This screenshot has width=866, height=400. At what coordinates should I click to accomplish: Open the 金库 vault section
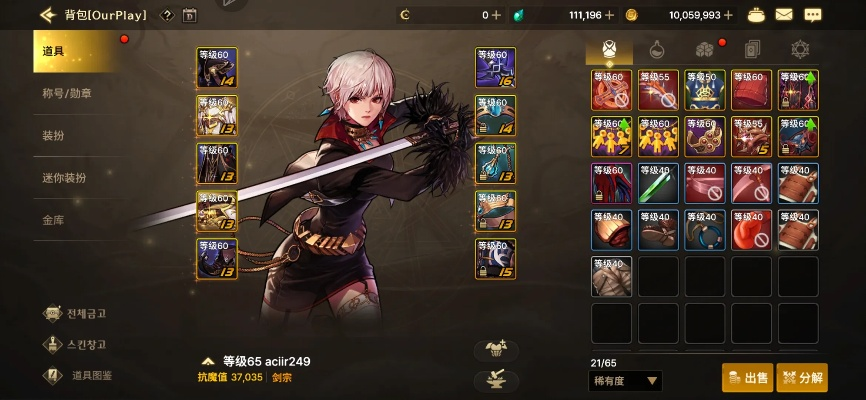click(54, 219)
